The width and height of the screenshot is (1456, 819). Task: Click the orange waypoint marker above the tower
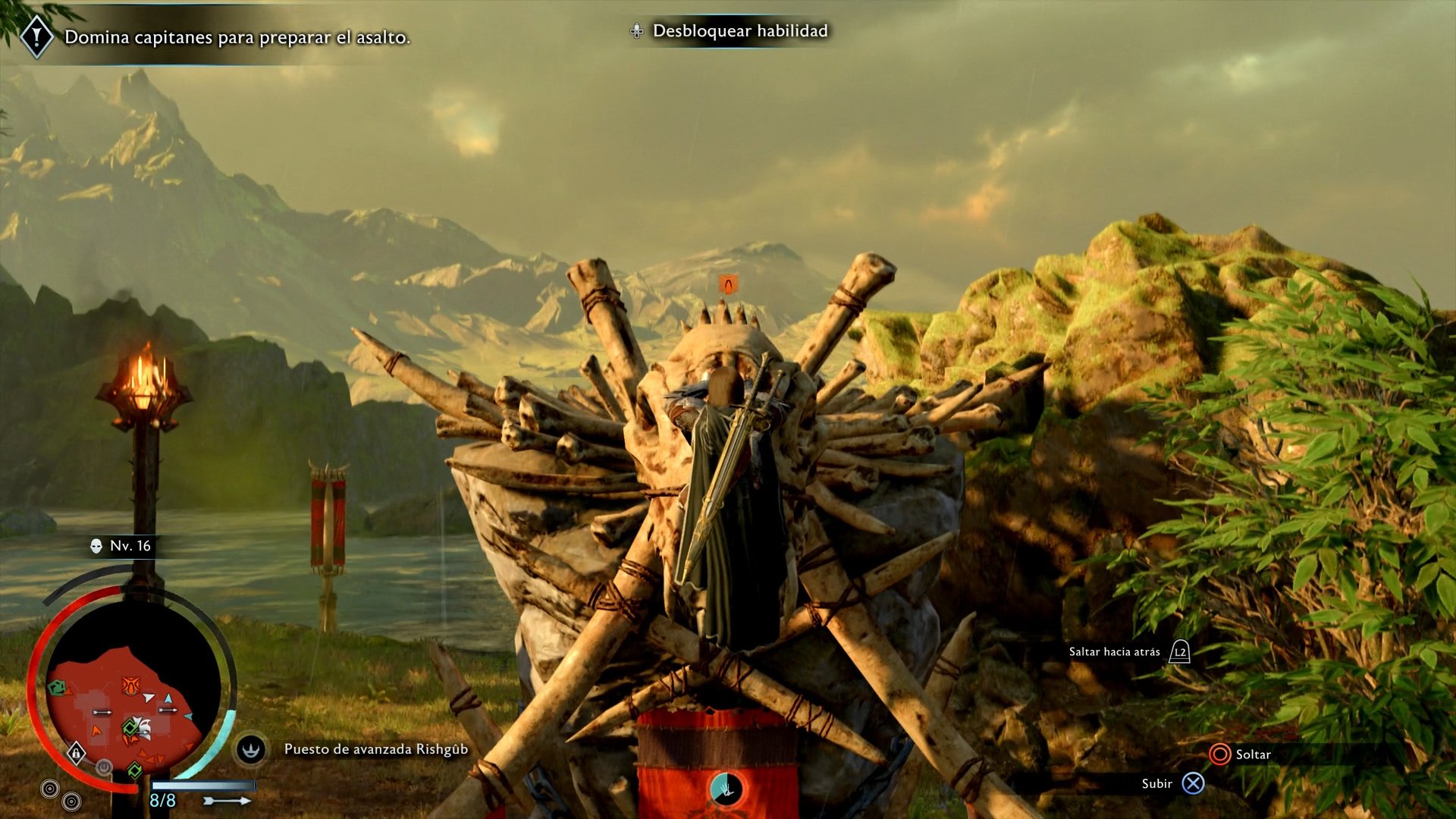coord(728,284)
